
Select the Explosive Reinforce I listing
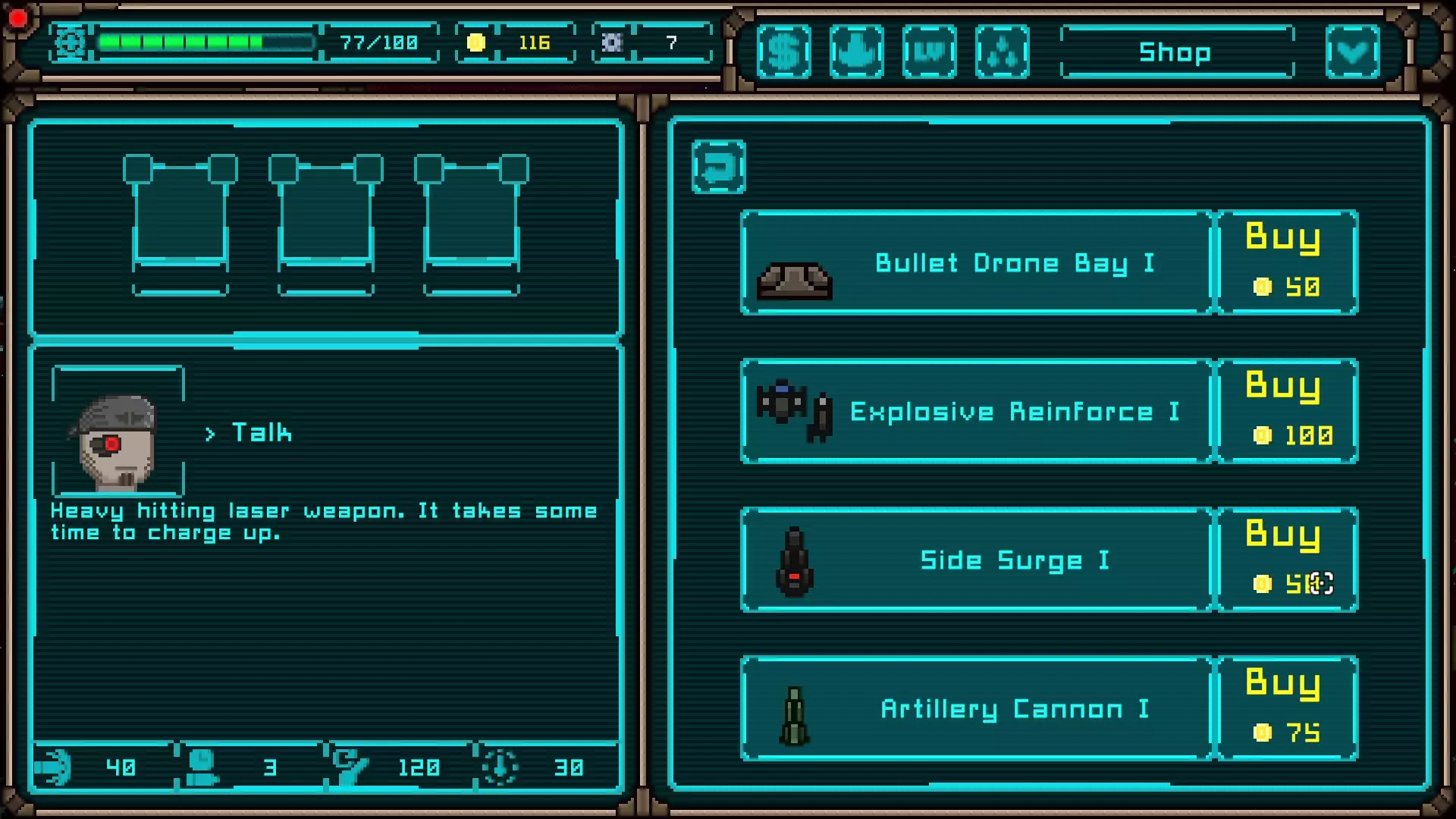(977, 411)
